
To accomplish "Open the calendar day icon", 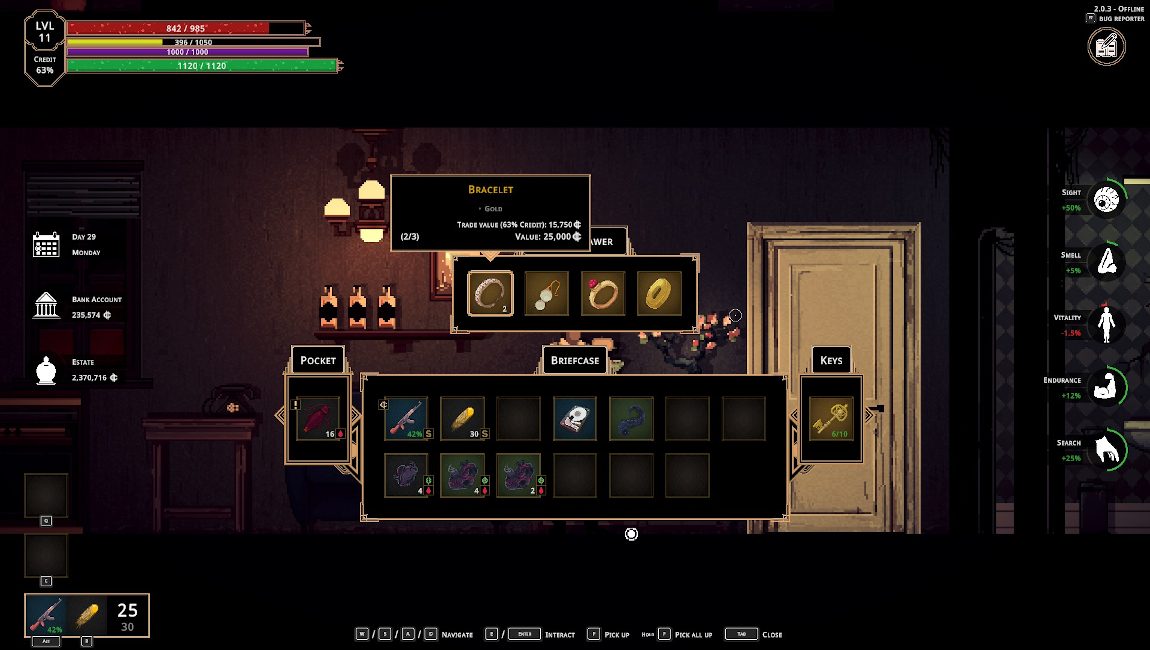I will point(47,245).
